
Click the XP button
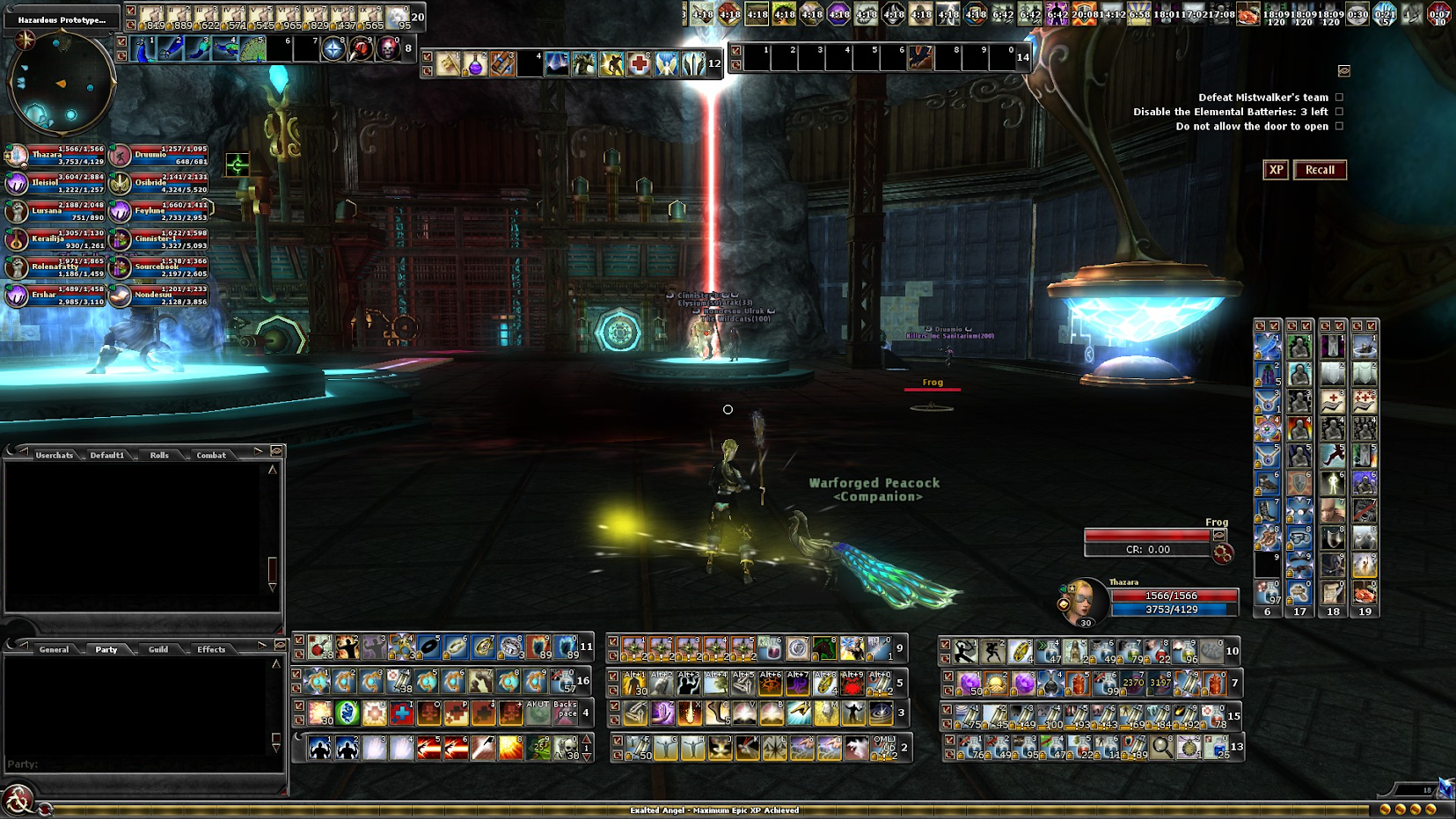click(x=1276, y=170)
